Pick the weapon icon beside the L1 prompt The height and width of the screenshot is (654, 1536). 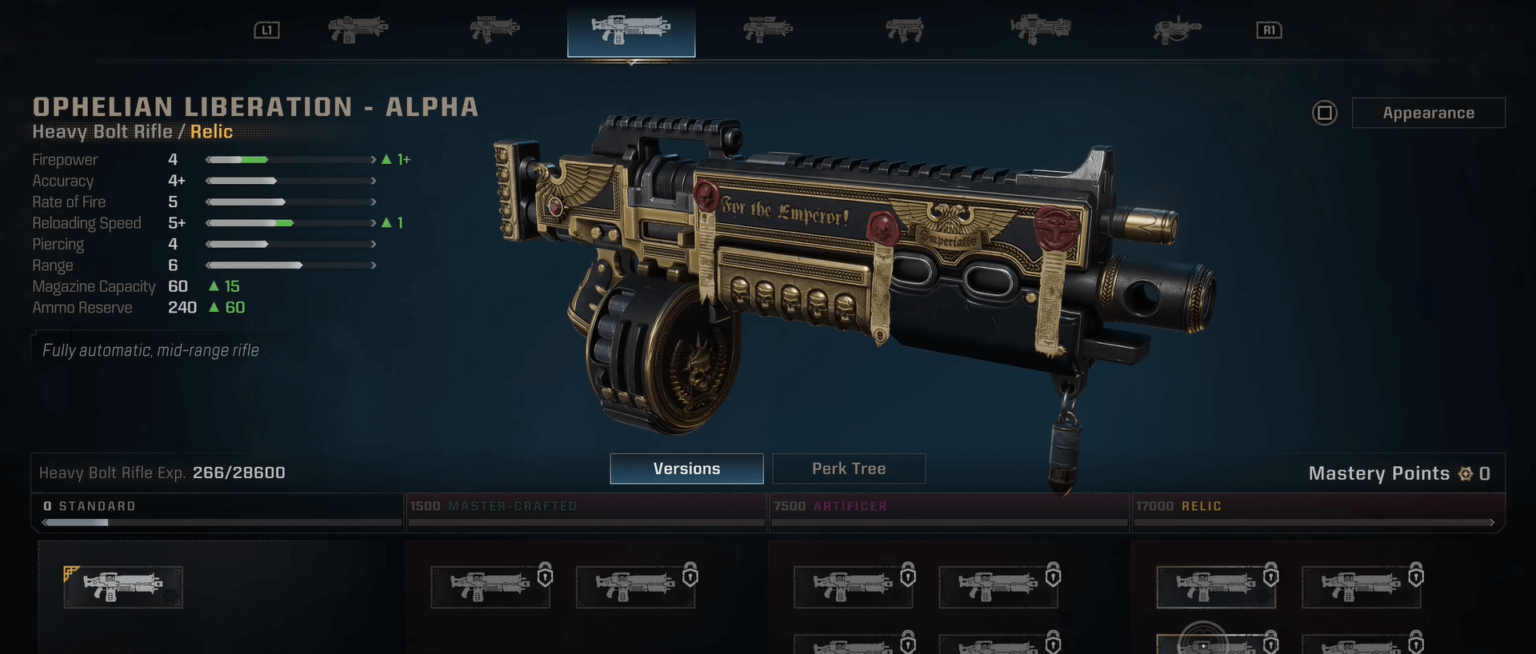(358, 30)
